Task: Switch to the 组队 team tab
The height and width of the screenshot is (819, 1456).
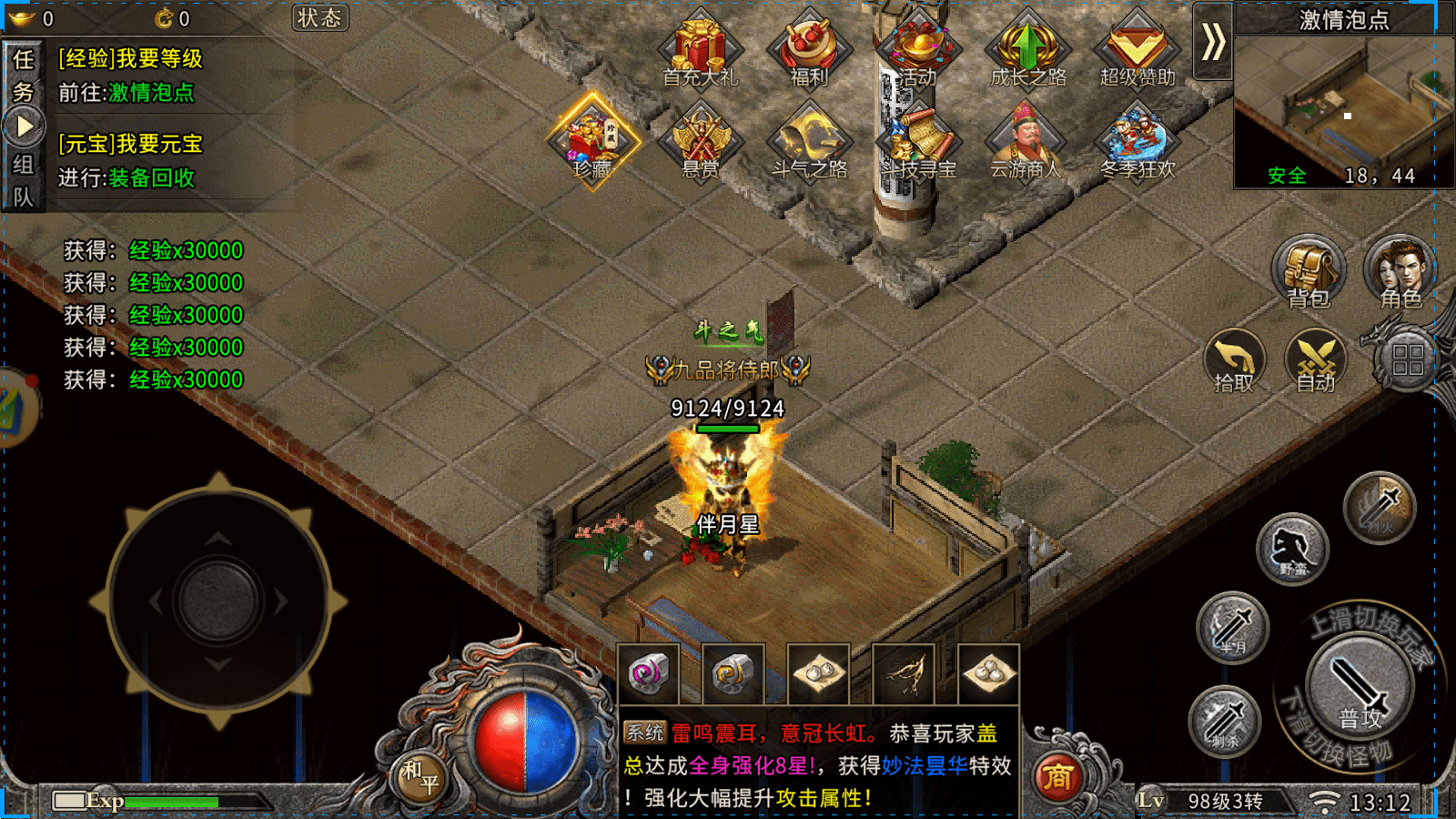Action: [23, 180]
